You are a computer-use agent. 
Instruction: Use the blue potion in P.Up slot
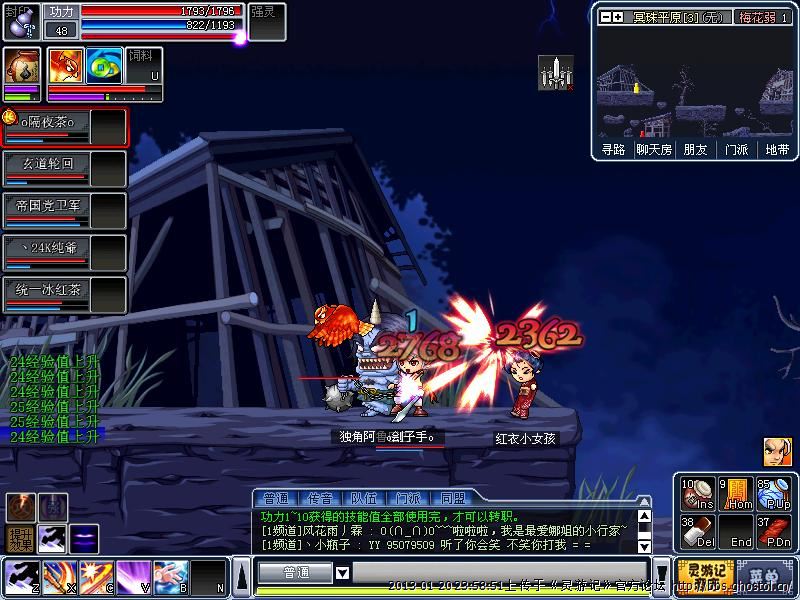774,494
